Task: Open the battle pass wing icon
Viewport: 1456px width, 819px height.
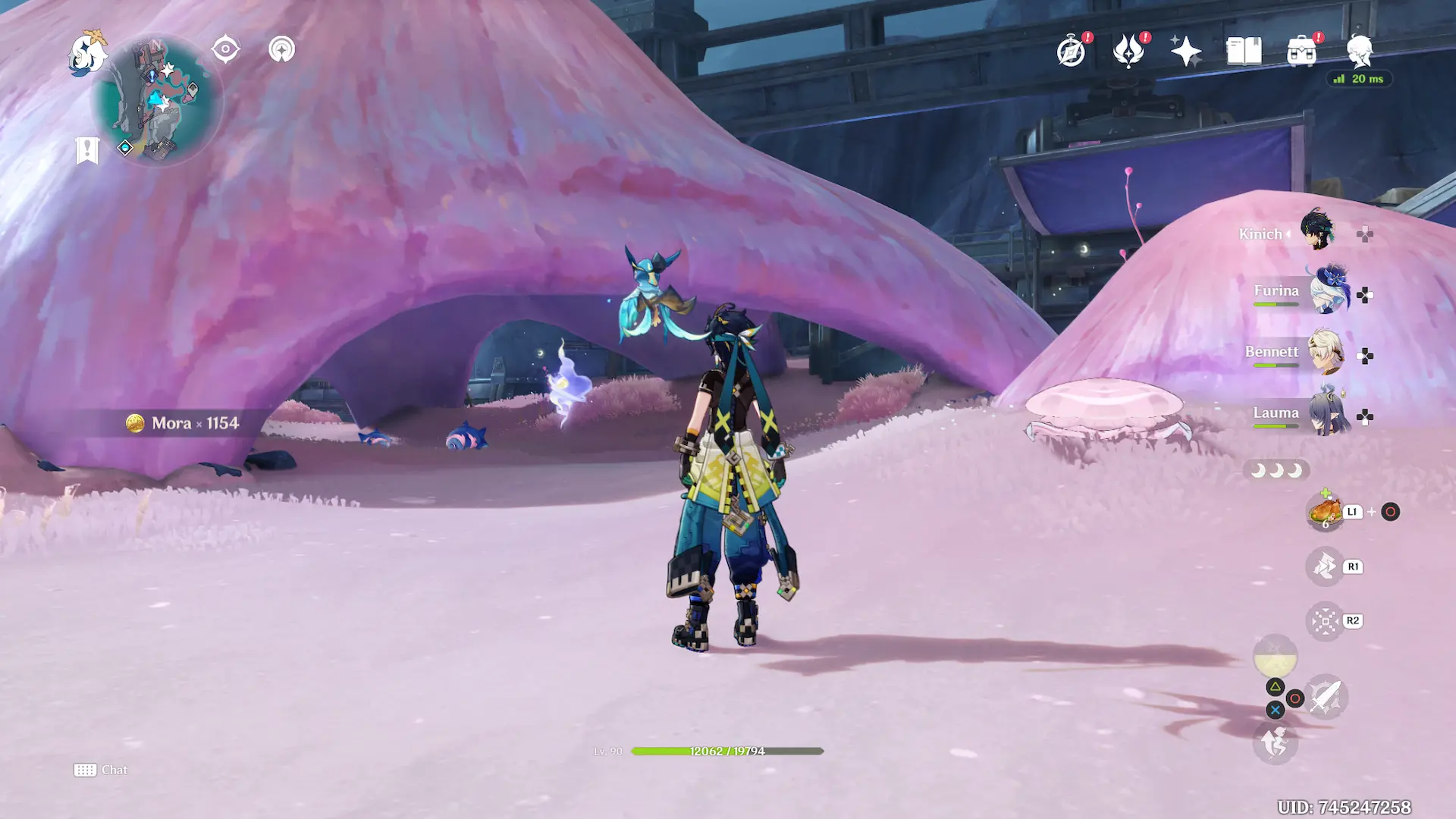Action: pyautogui.click(x=1128, y=52)
